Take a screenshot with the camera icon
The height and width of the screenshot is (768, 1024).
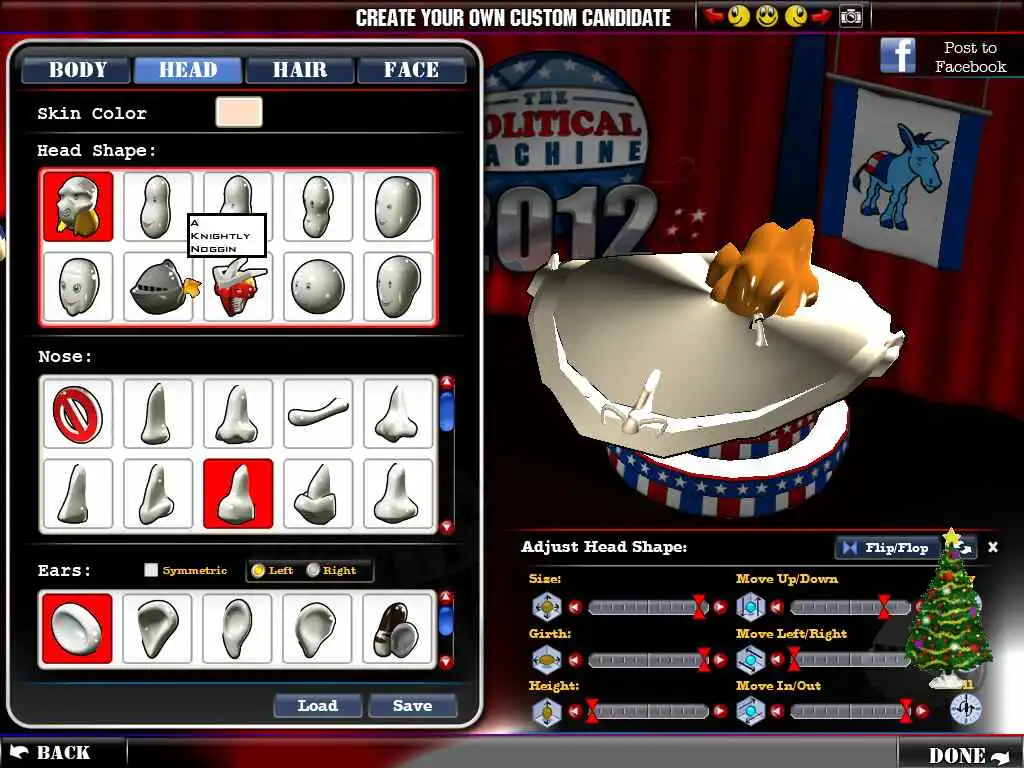pos(851,16)
